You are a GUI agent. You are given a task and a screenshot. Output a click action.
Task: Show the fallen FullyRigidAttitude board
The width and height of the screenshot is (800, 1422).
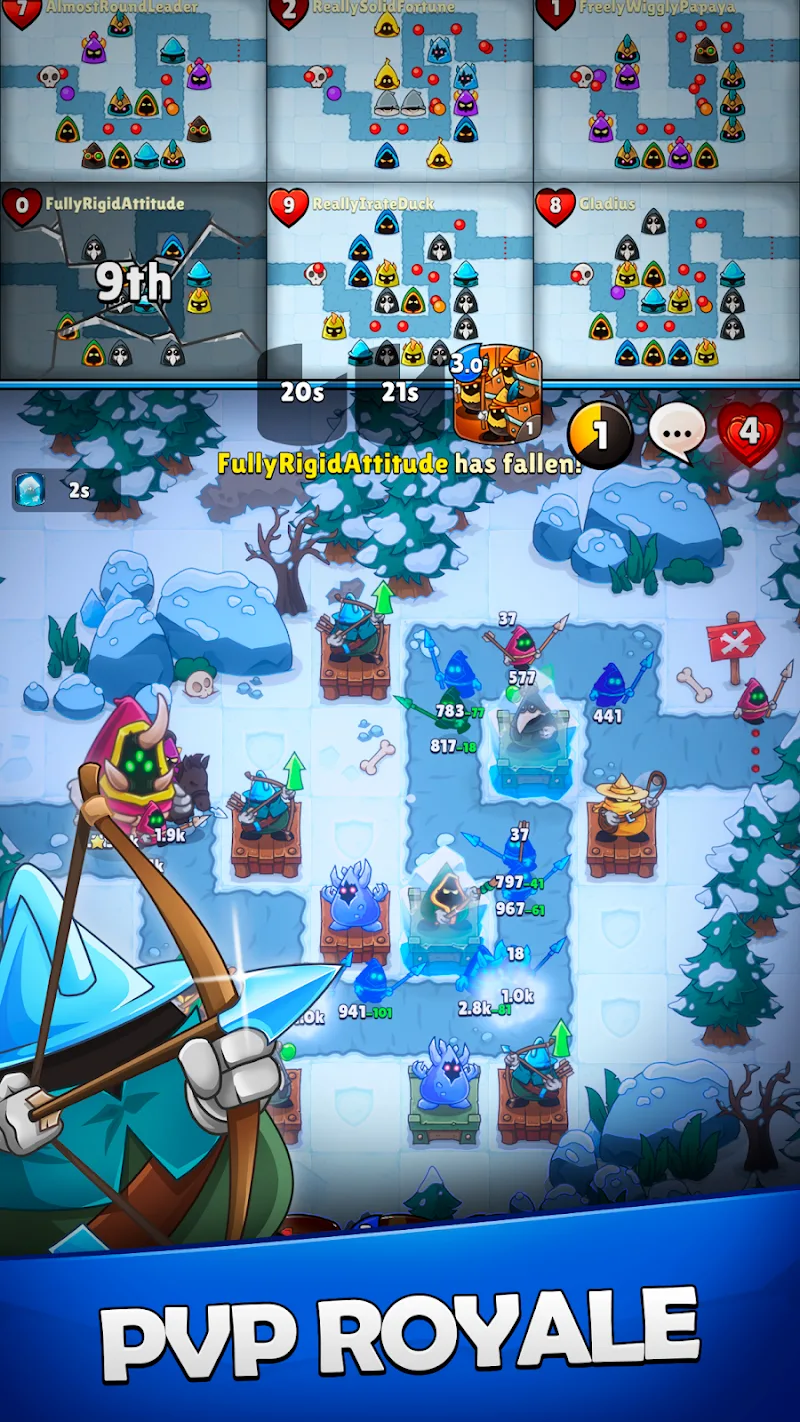[133, 282]
